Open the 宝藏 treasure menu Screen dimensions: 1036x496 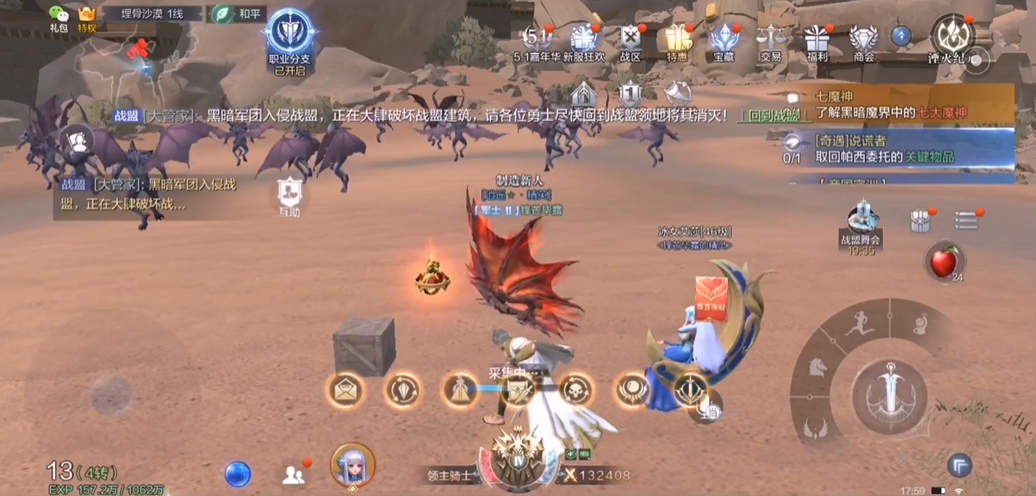point(724,40)
